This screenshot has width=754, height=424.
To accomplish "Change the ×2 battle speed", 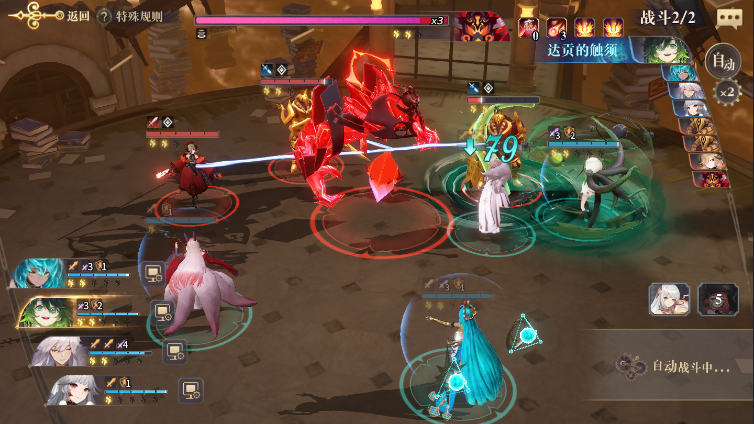I will [729, 93].
